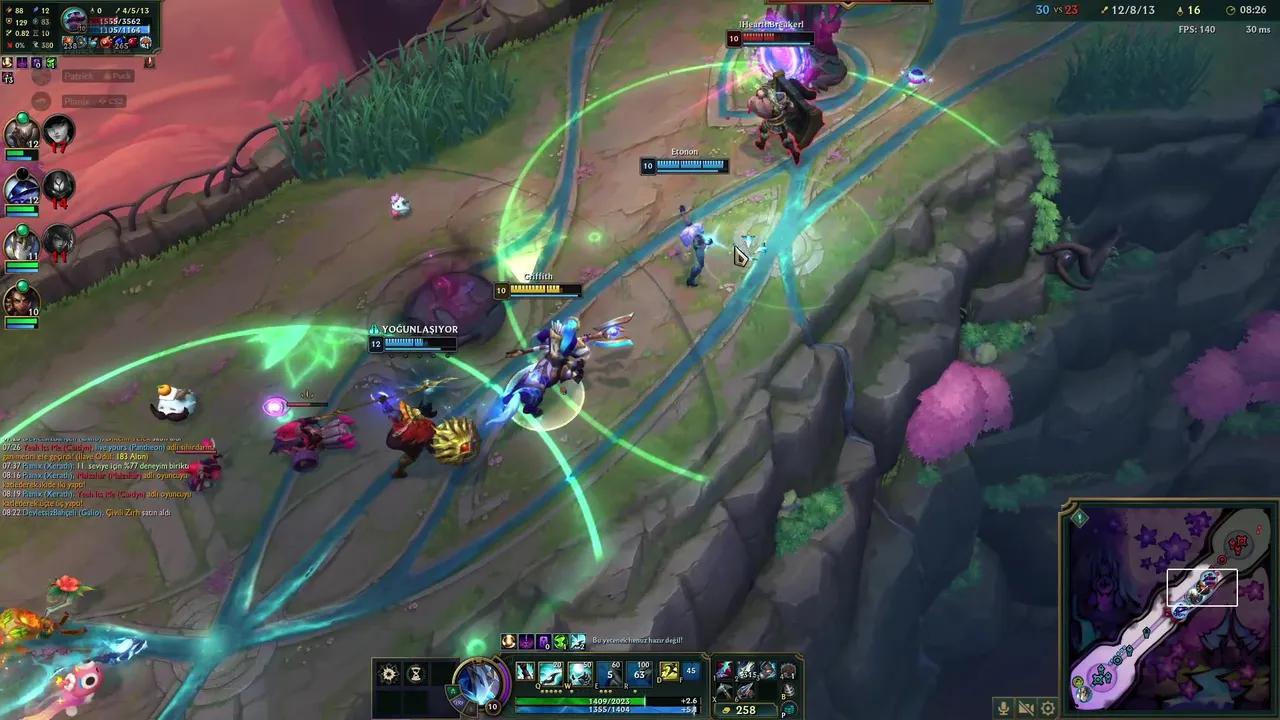The height and width of the screenshot is (720, 1280).
Task: Open the settings gear beside the minimap
Action: pyautogui.click(x=1047, y=708)
